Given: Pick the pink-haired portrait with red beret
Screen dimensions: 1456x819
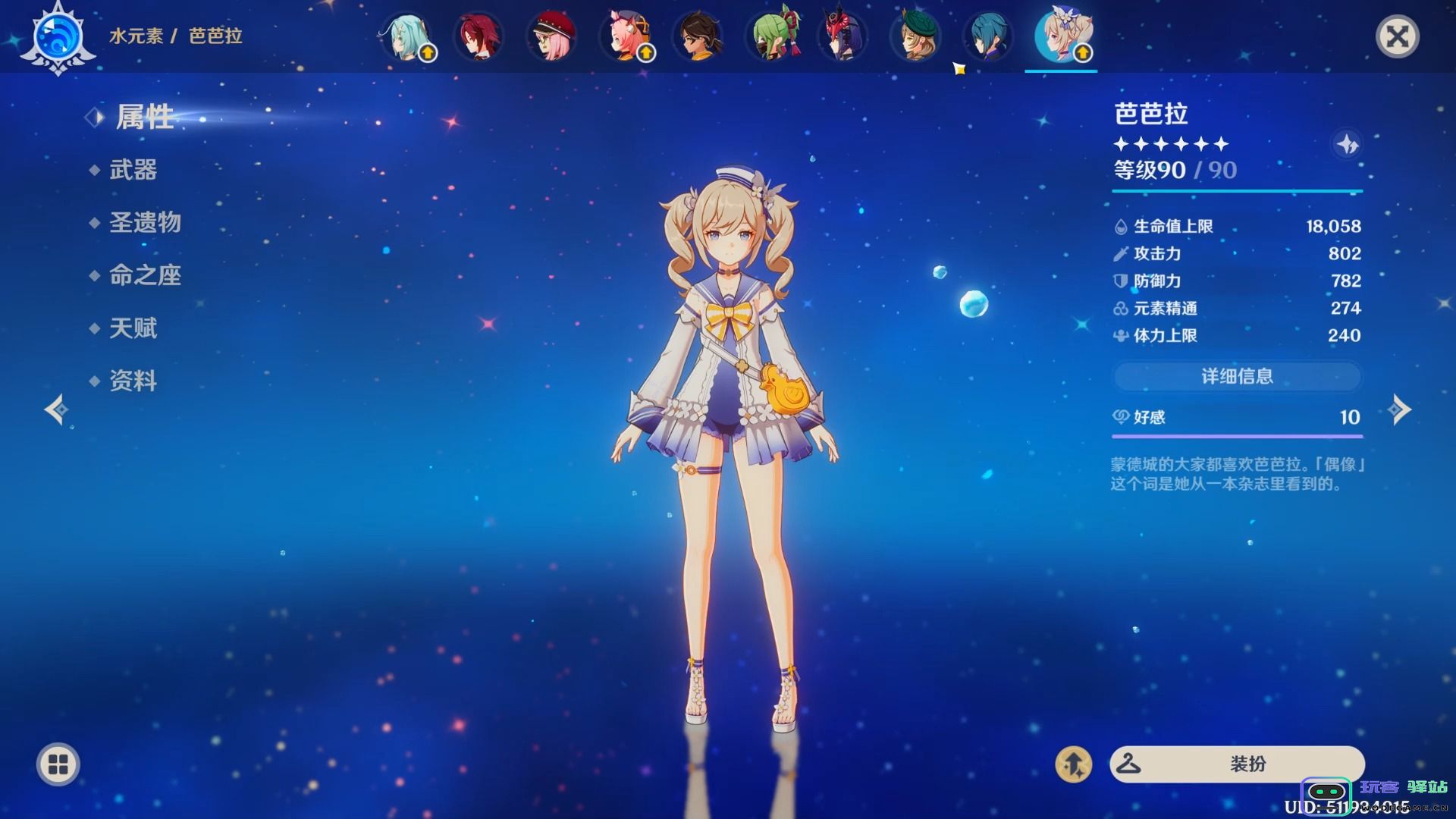Looking at the screenshot, I should click(x=551, y=36).
